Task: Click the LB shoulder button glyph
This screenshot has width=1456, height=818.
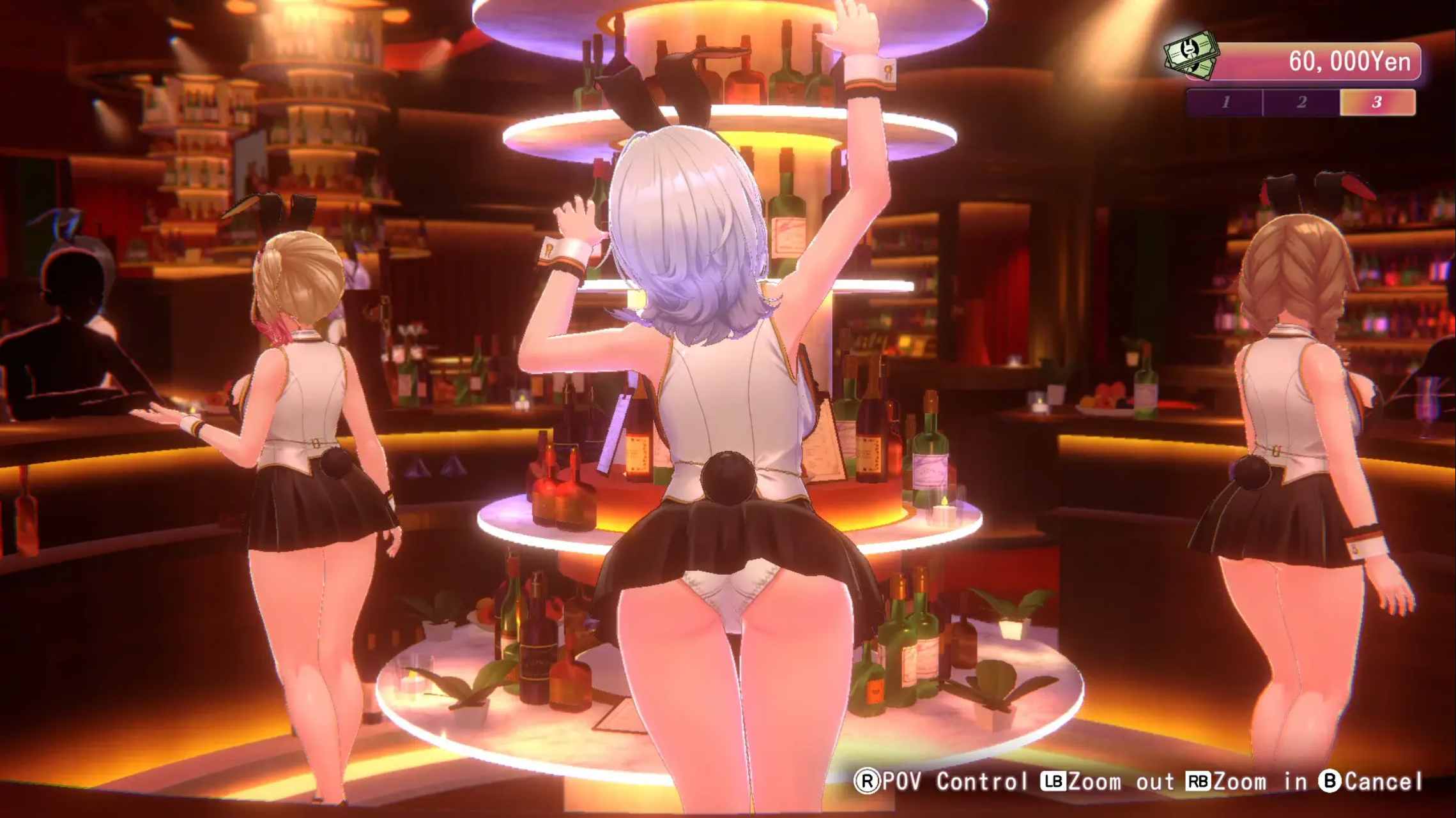Action: click(1054, 782)
